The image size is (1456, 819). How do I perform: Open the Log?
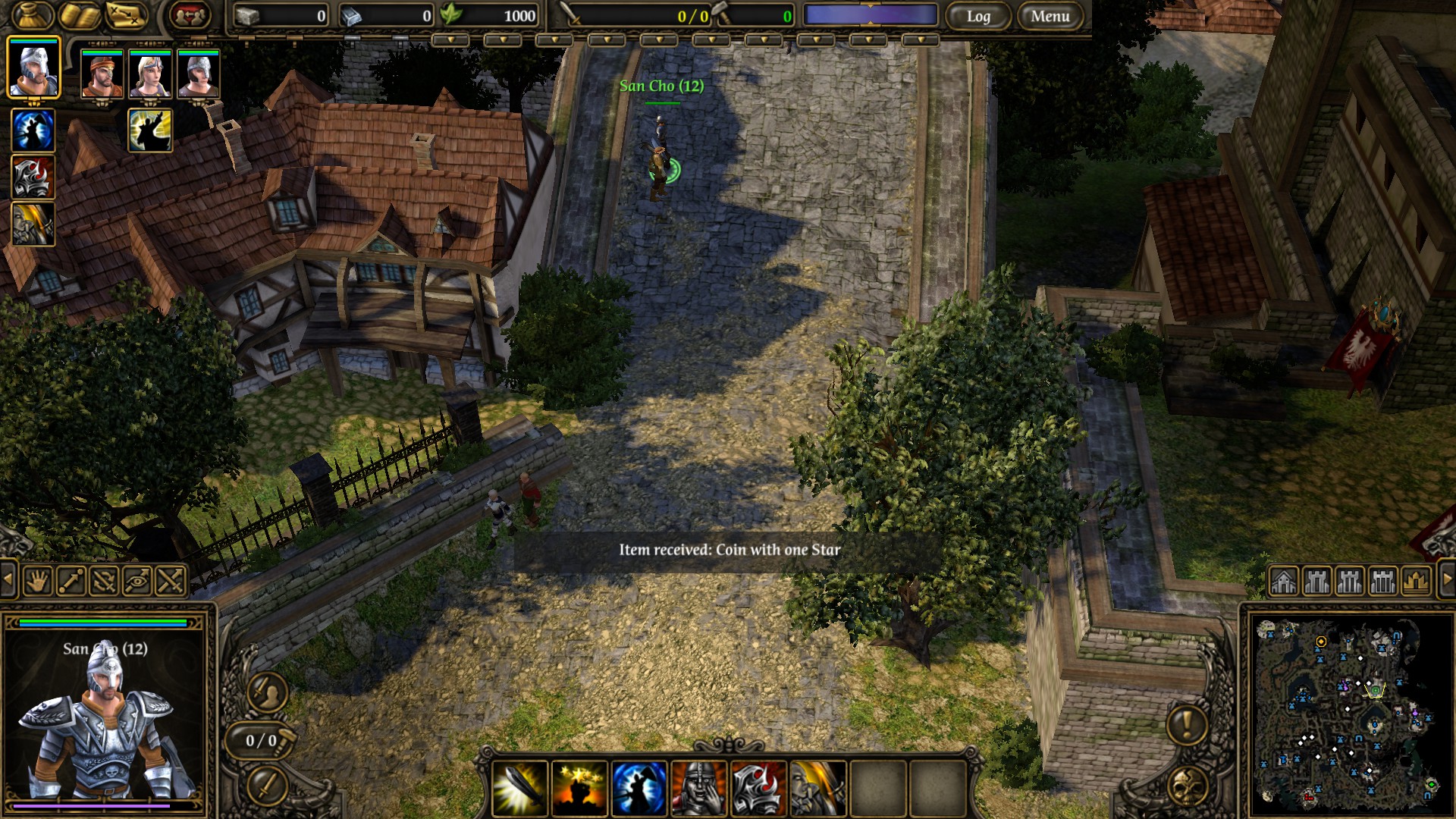(x=978, y=16)
